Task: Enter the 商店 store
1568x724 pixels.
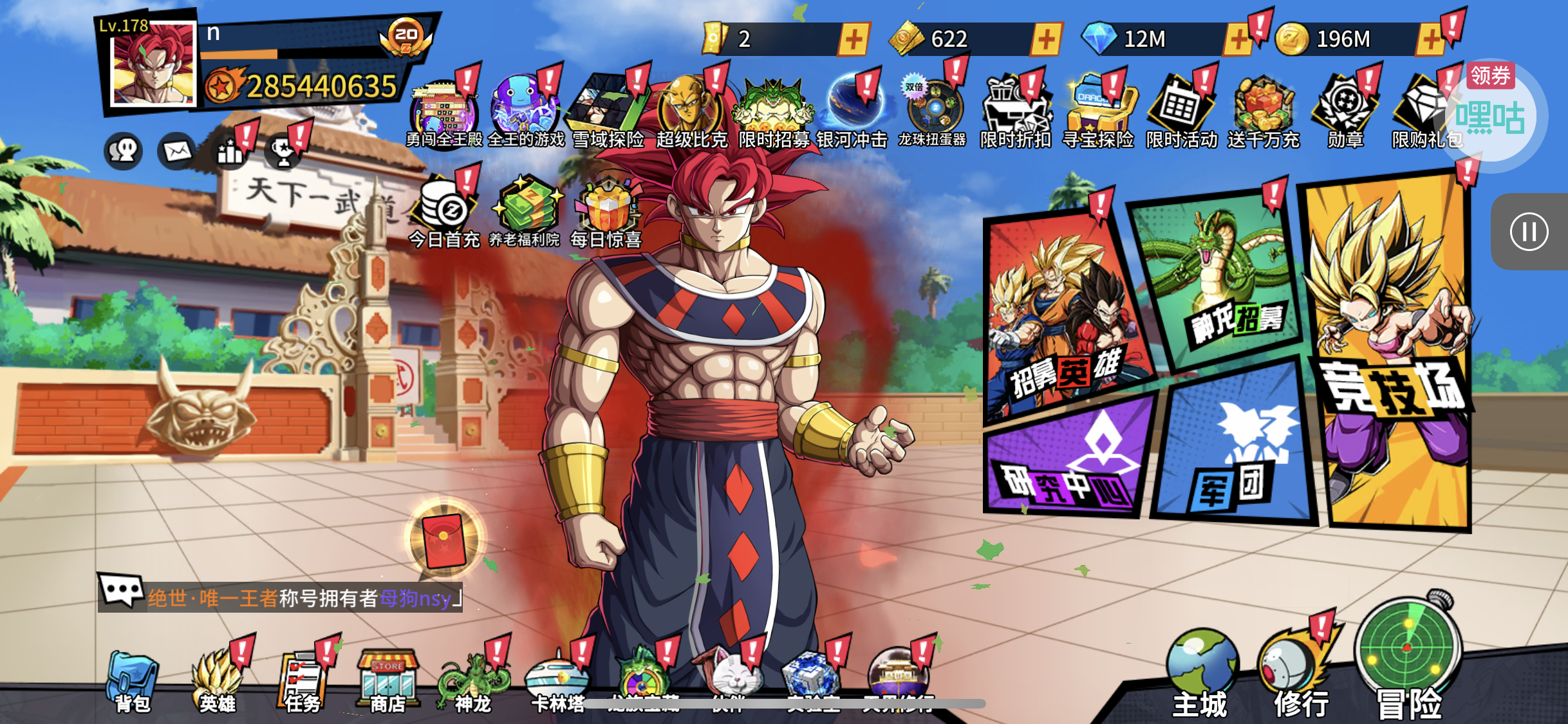Action: (x=387, y=682)
